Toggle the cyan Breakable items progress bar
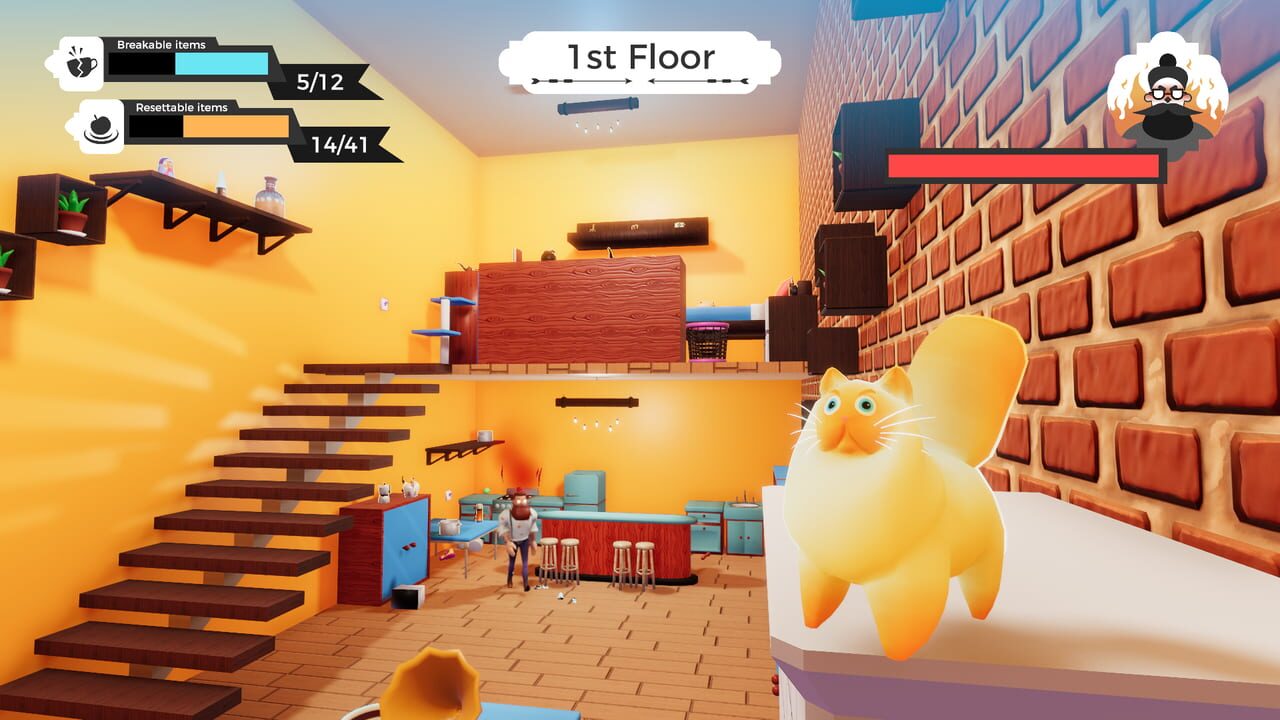 coord(220,63)
